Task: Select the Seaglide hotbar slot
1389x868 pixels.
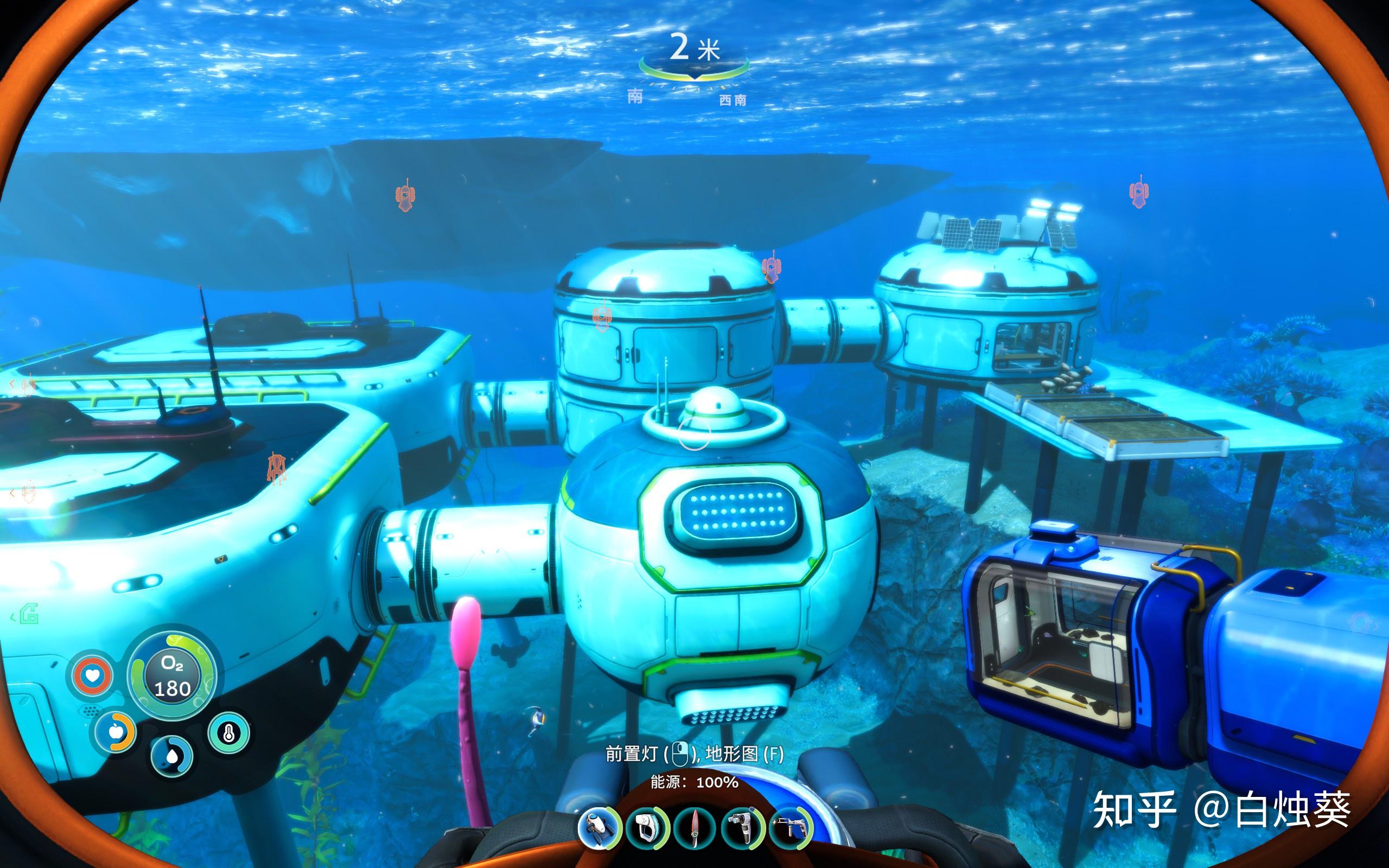Action: point(599,829)
